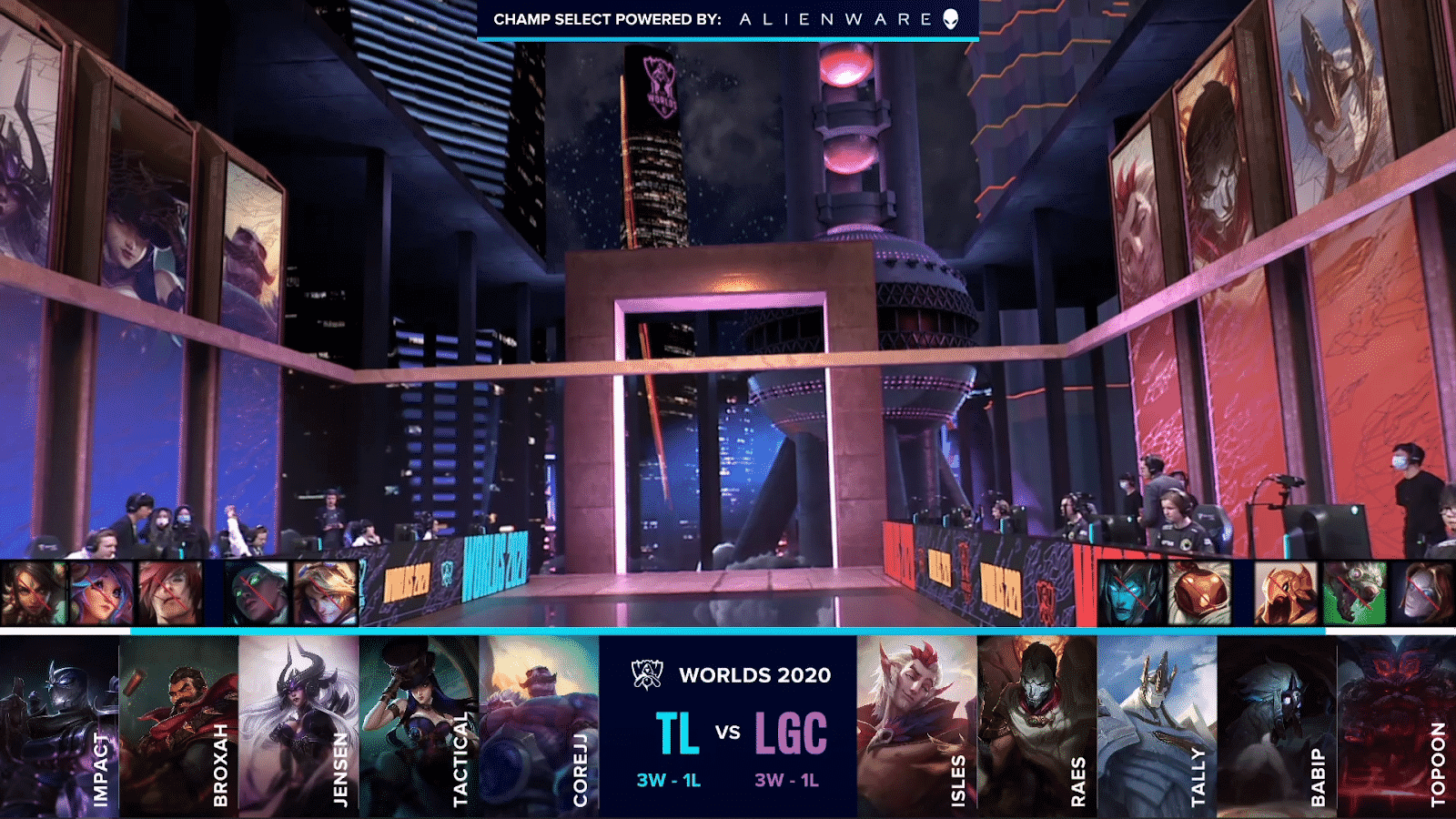Select the banned Twitch icon

[x=1354, y=593]
